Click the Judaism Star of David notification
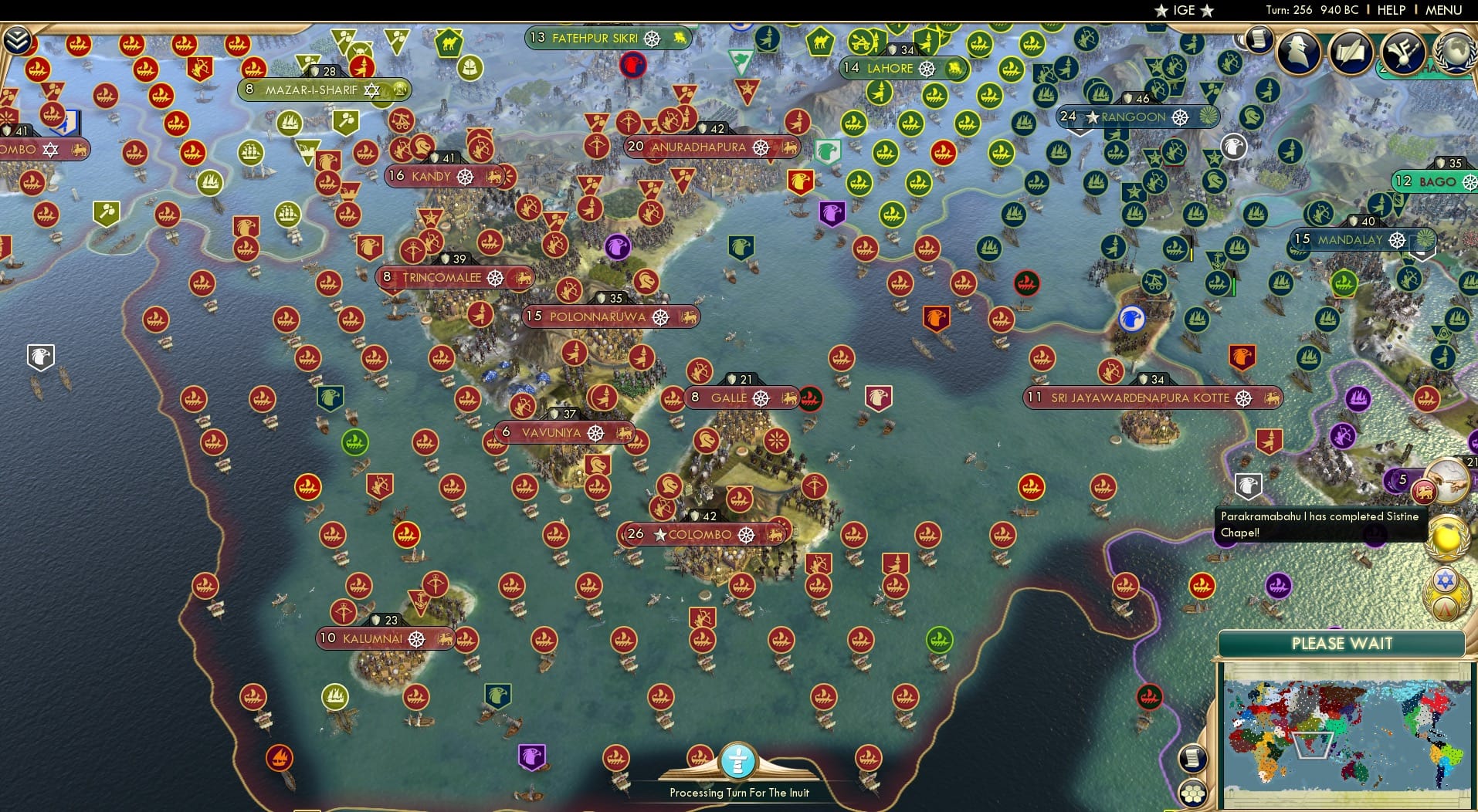The height and width of the screenshot is (812, 1478). tap(1446, 578)
